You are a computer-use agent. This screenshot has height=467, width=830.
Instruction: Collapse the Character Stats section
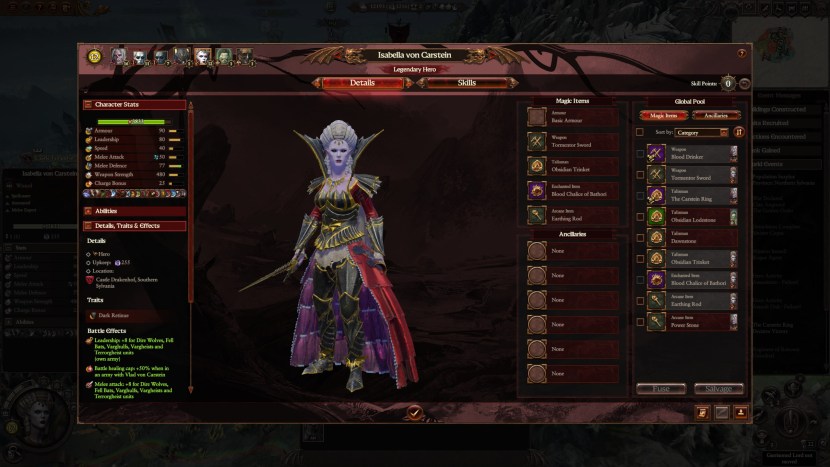136,103
